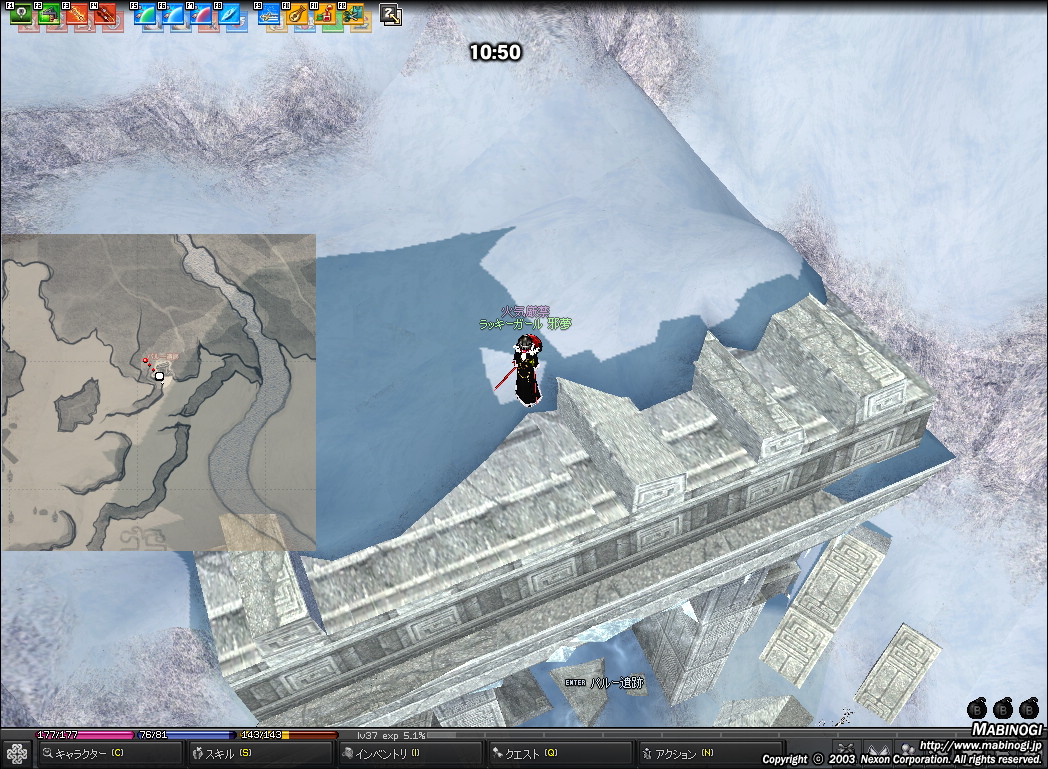Open the アクション (Action) menu
This screenshot has height=769, width=1048.
pos(708,753)
